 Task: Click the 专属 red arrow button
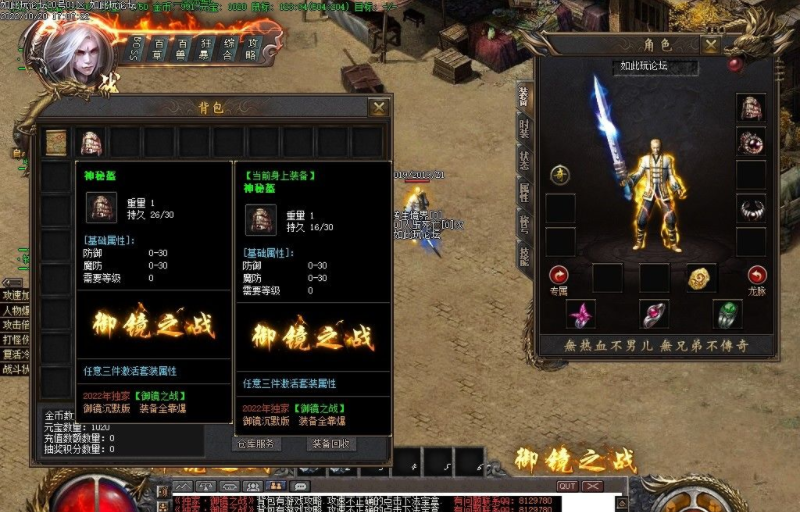(559, 274)
